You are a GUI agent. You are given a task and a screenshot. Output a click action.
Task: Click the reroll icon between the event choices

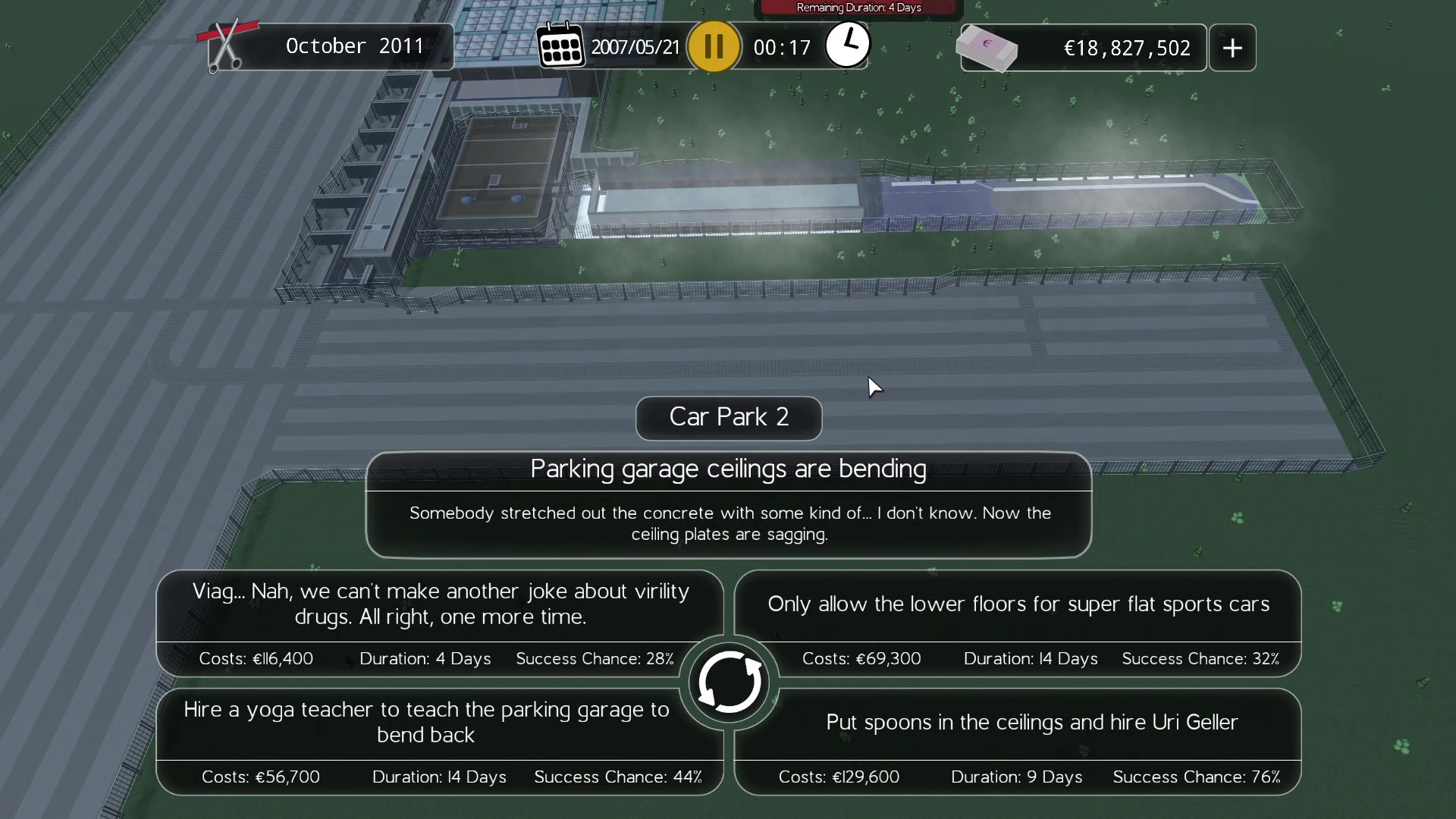[728, 681]
